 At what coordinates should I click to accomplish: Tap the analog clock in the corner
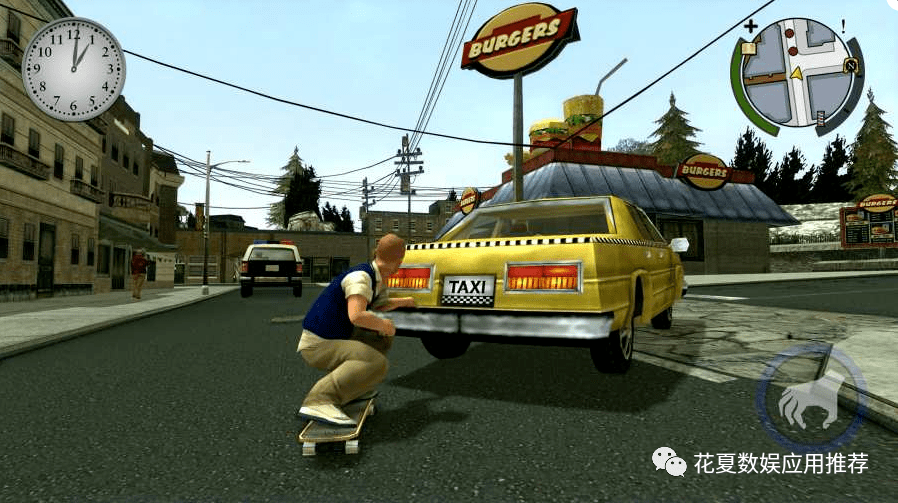[73, 68]
